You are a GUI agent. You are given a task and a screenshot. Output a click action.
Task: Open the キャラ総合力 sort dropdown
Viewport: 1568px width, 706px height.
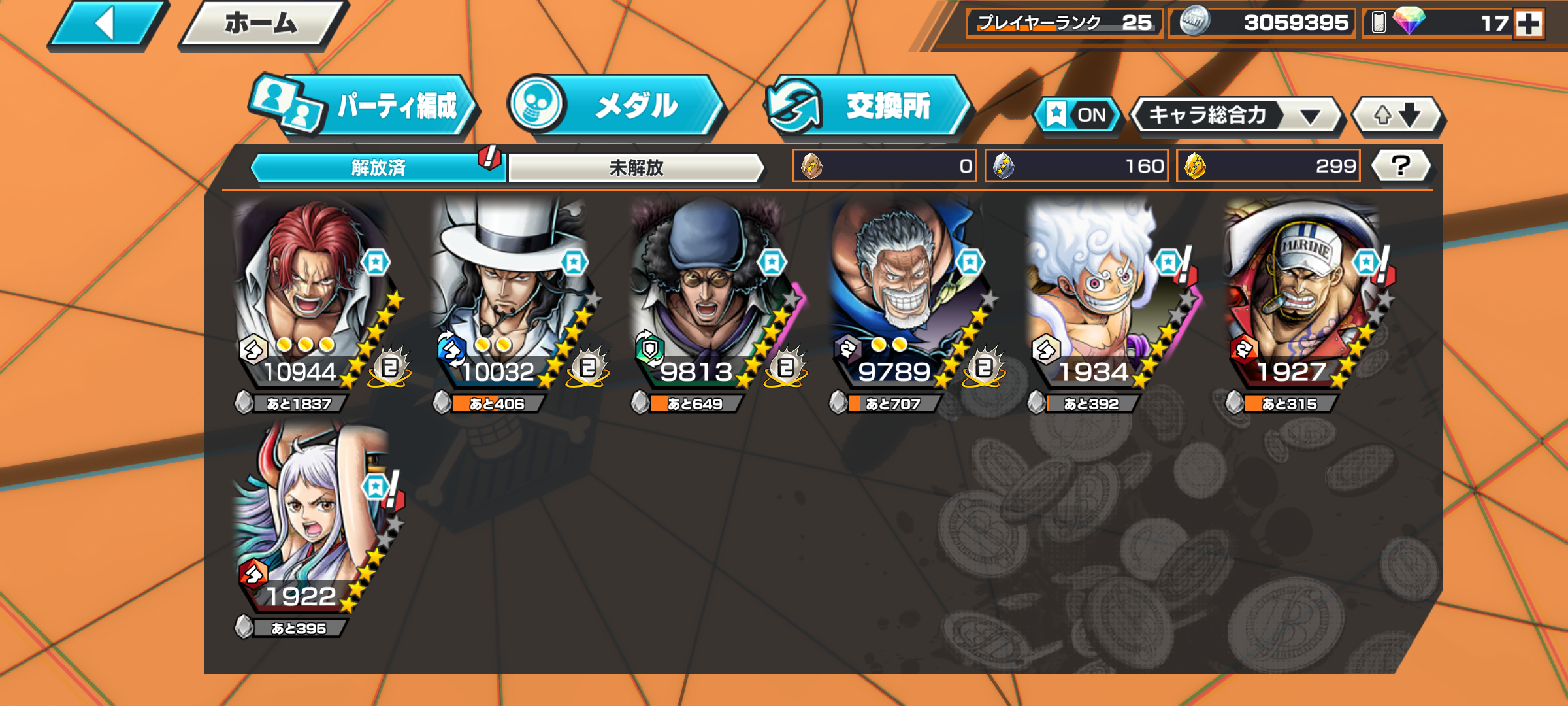(1235, 116)
